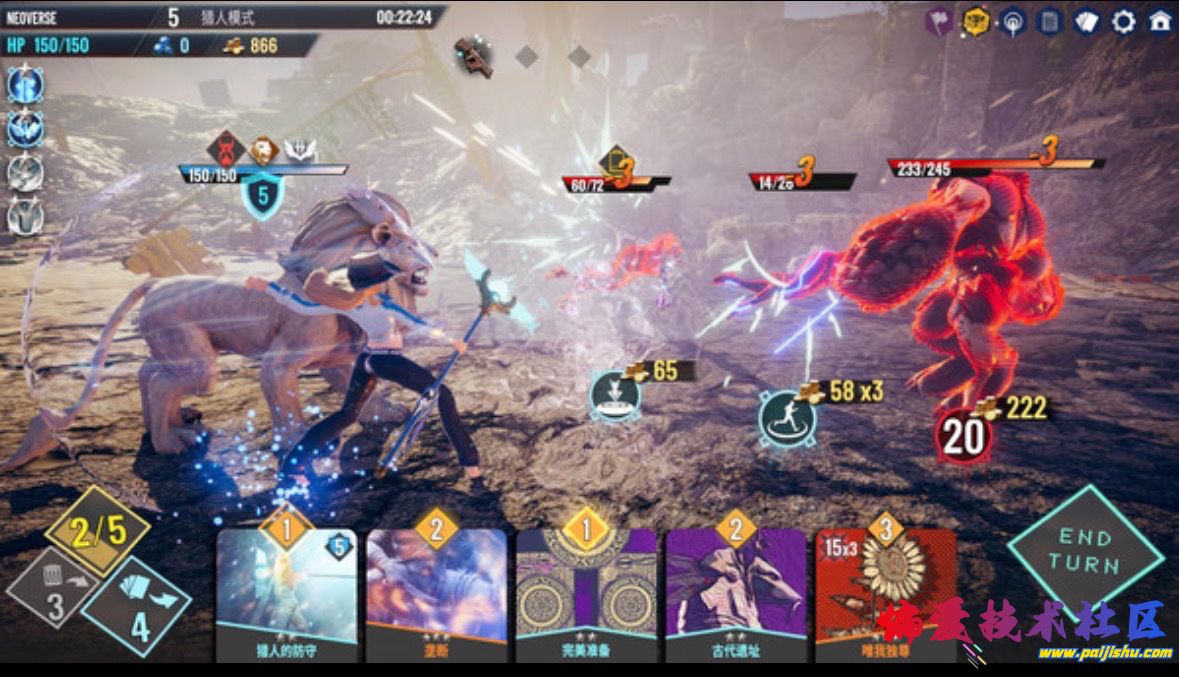Return to home via house icon
The width and height of the screenshot is (1179, 677).
1160,21
